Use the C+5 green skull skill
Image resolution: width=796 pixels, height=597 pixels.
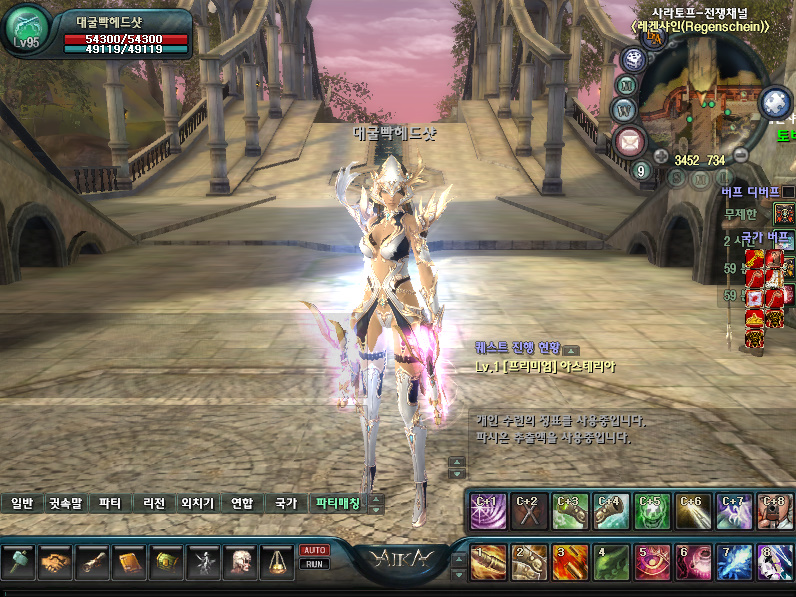point(652,510)
